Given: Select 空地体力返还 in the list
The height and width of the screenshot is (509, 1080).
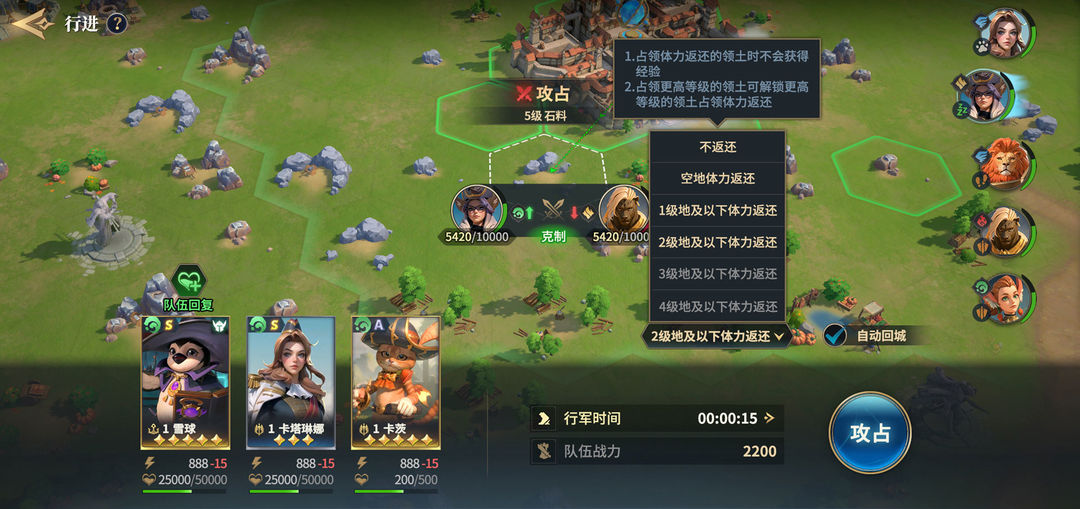Looking at the screenshot, I should [717, 179].
